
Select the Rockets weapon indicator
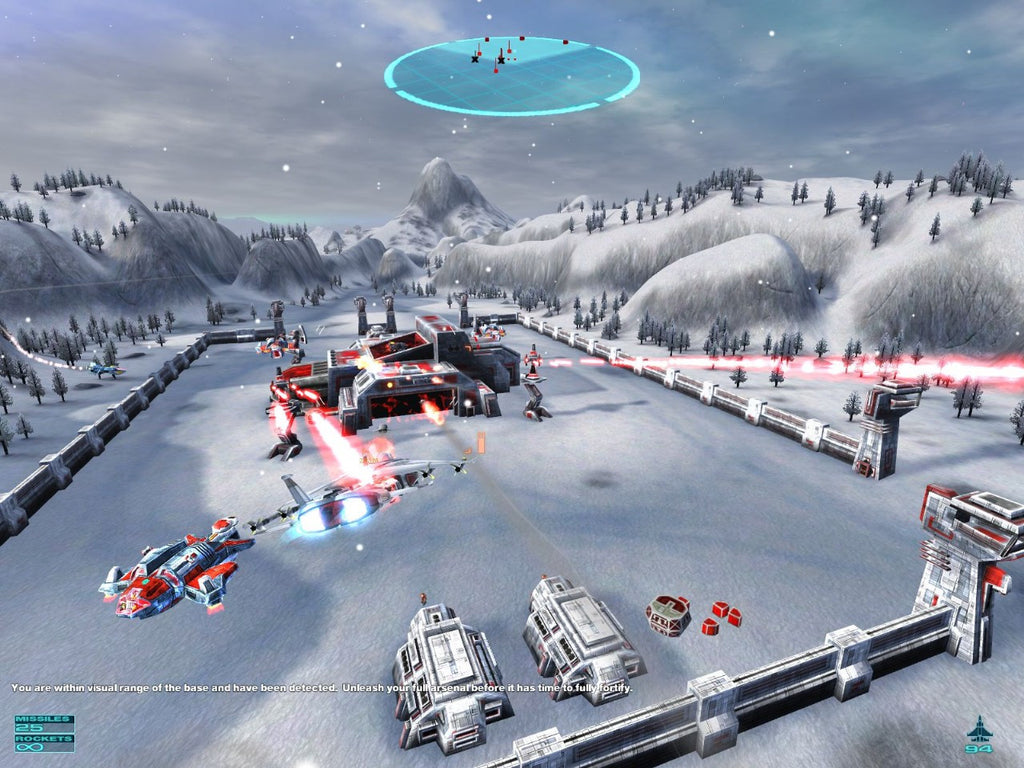[x=43, y=742]
